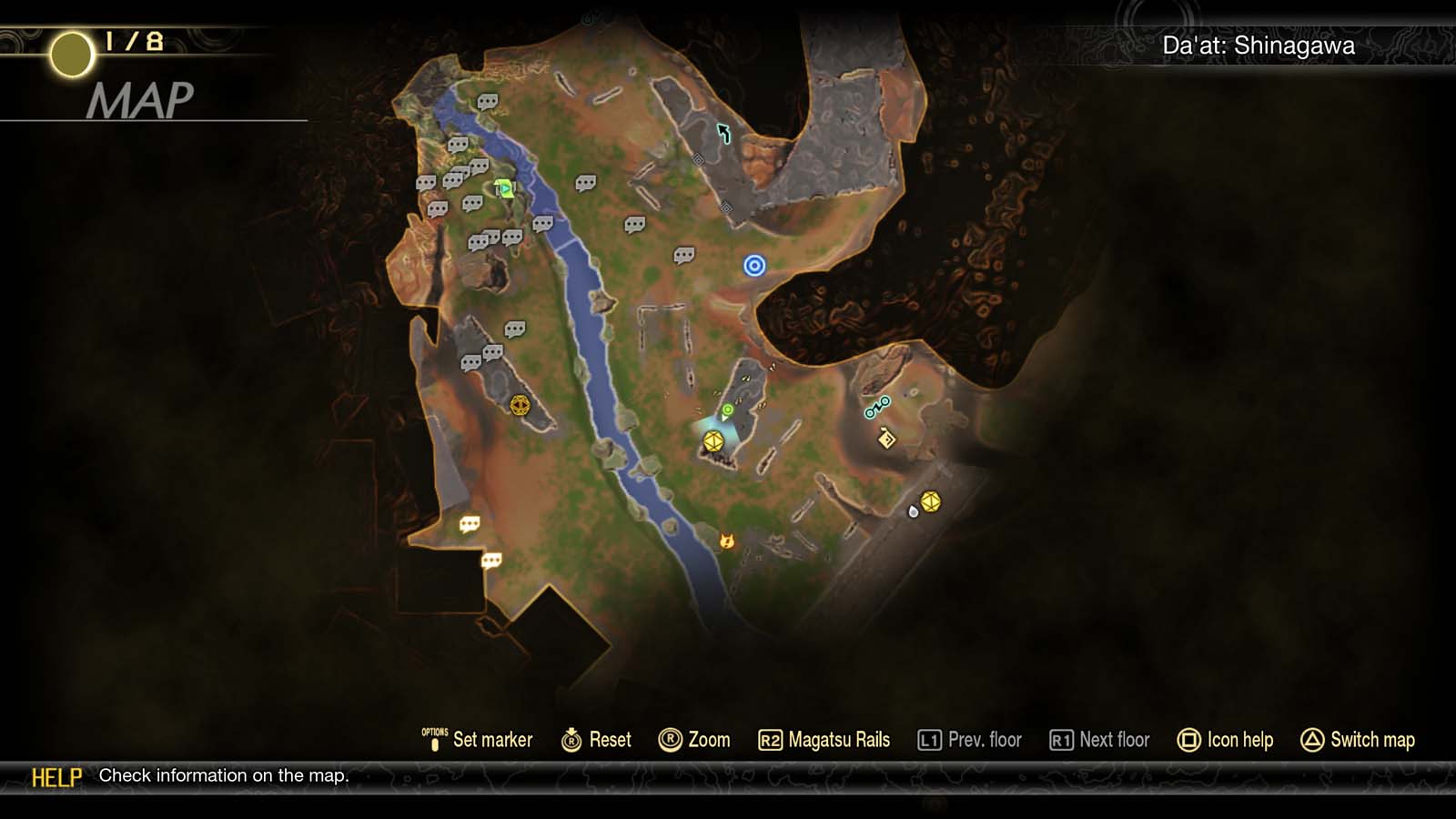Open the southeast treasure chest icon

pos(930,502)
